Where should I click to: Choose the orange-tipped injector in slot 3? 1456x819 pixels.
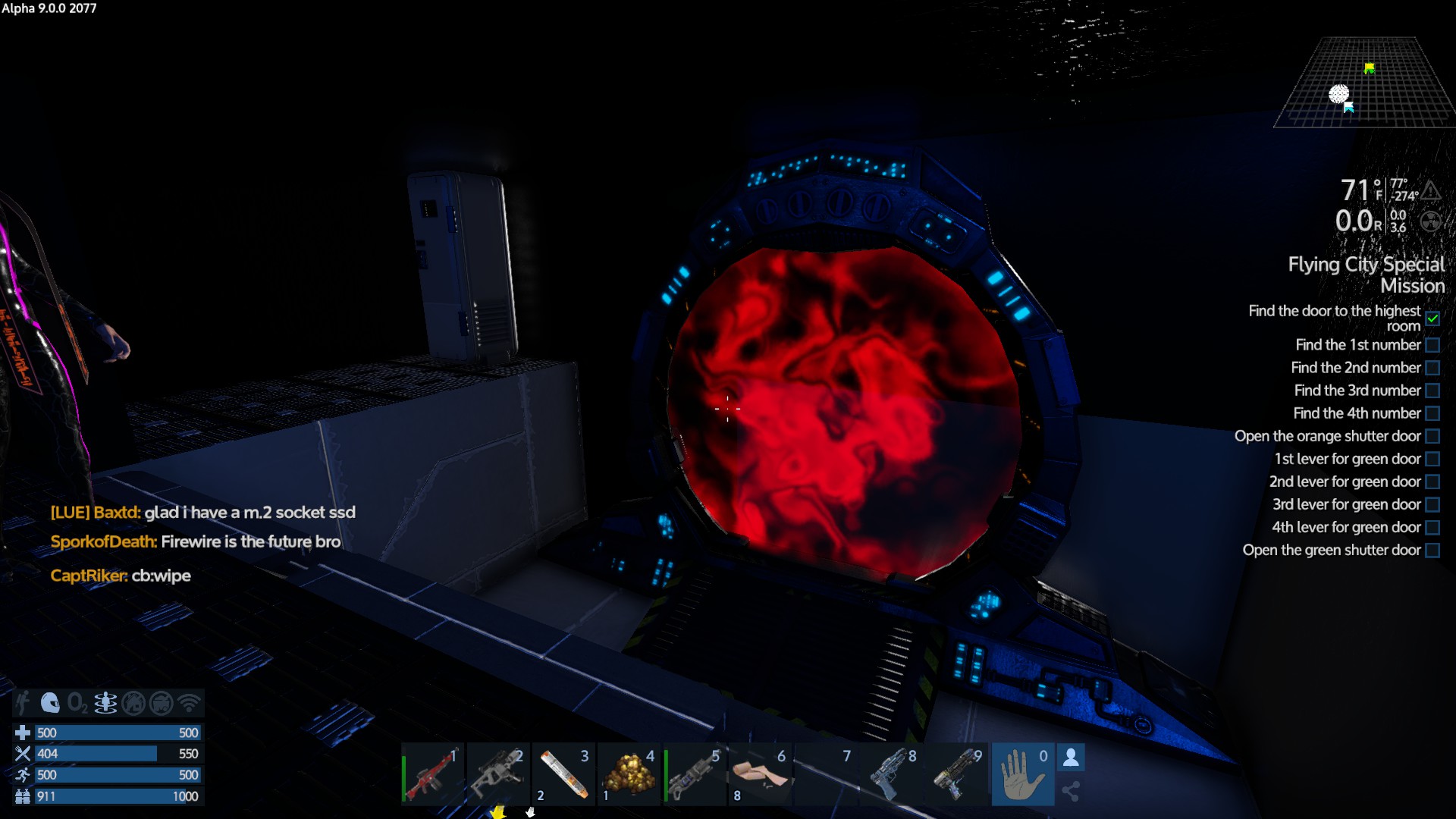563,775
